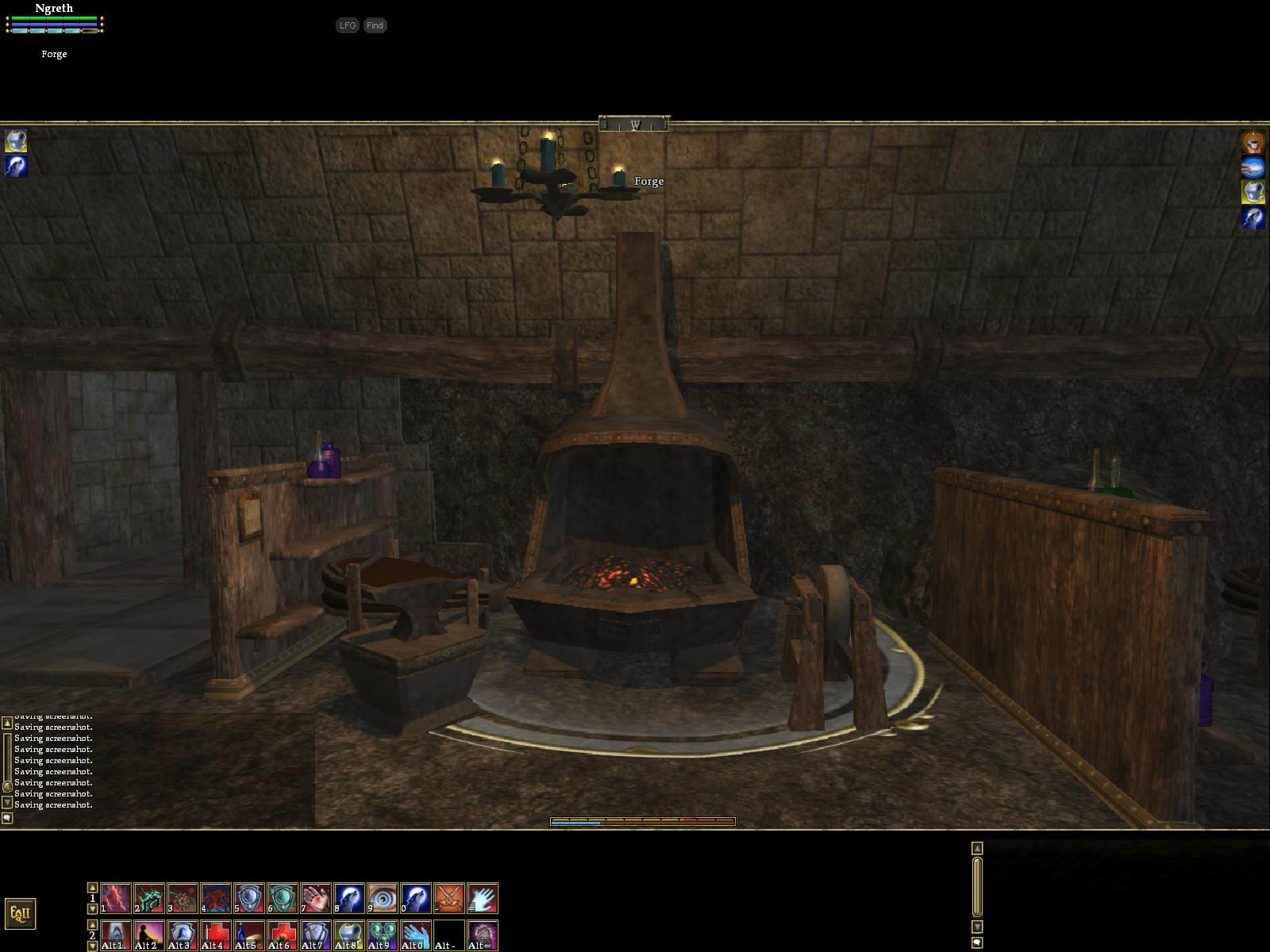Select the goblet buff icon at top right

[1253, 142]
